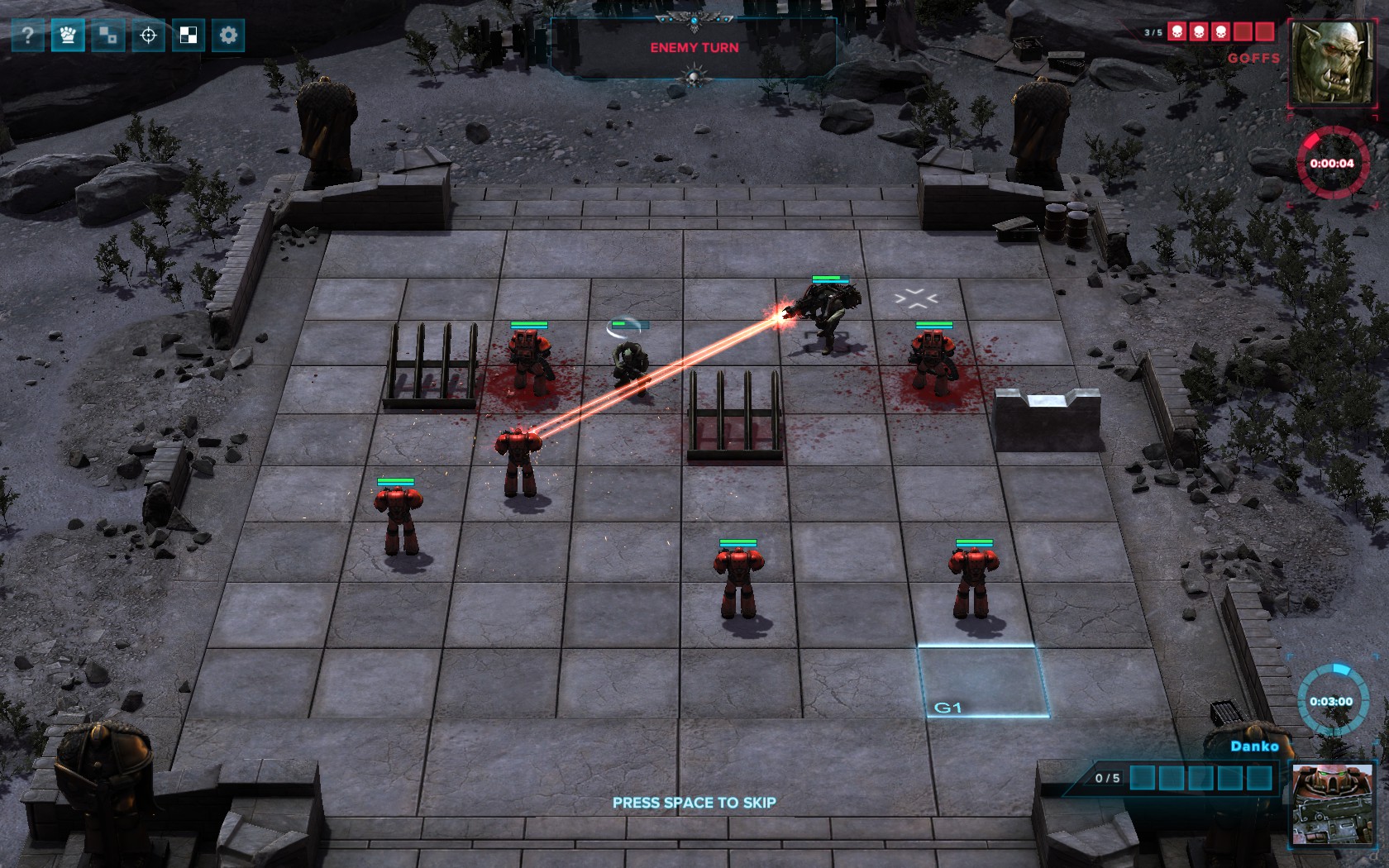This screenshot has height=868, width=1389.
Task: Click the unit movement squares icon
Action: coord(108,35)
